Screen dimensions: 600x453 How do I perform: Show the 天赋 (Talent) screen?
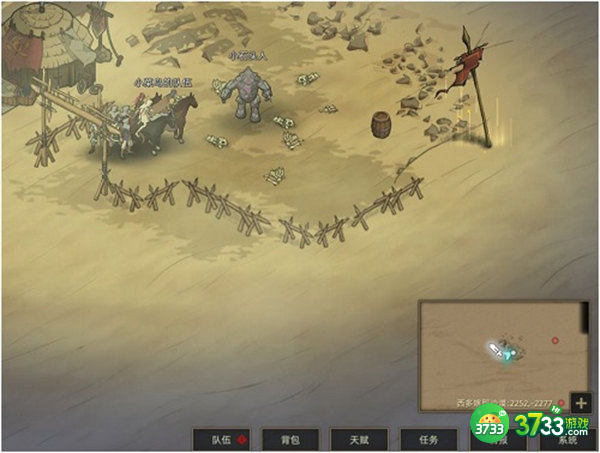click(x=359, y=439)
